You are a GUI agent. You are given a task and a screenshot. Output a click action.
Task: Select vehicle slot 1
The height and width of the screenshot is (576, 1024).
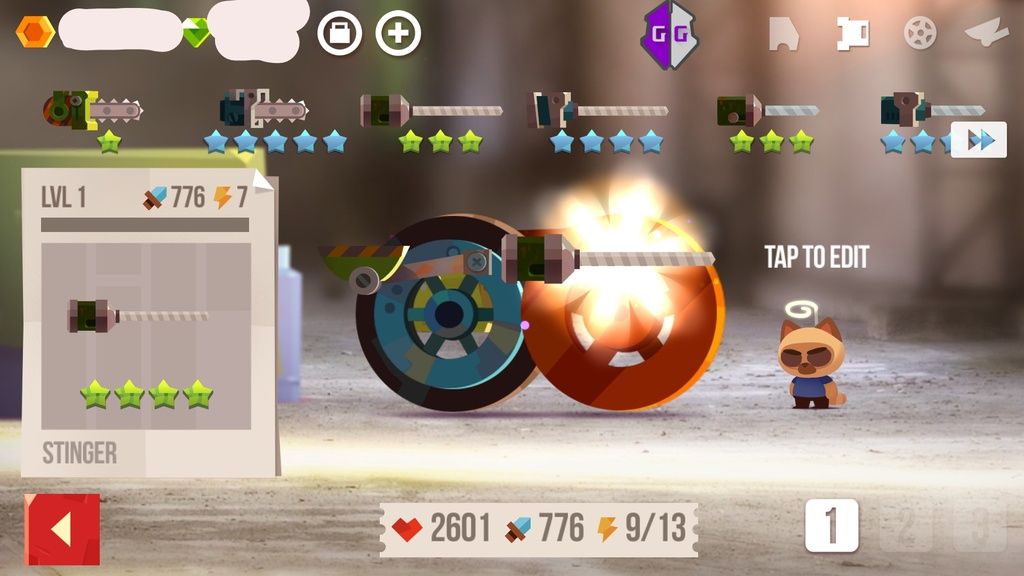point(832,526)
